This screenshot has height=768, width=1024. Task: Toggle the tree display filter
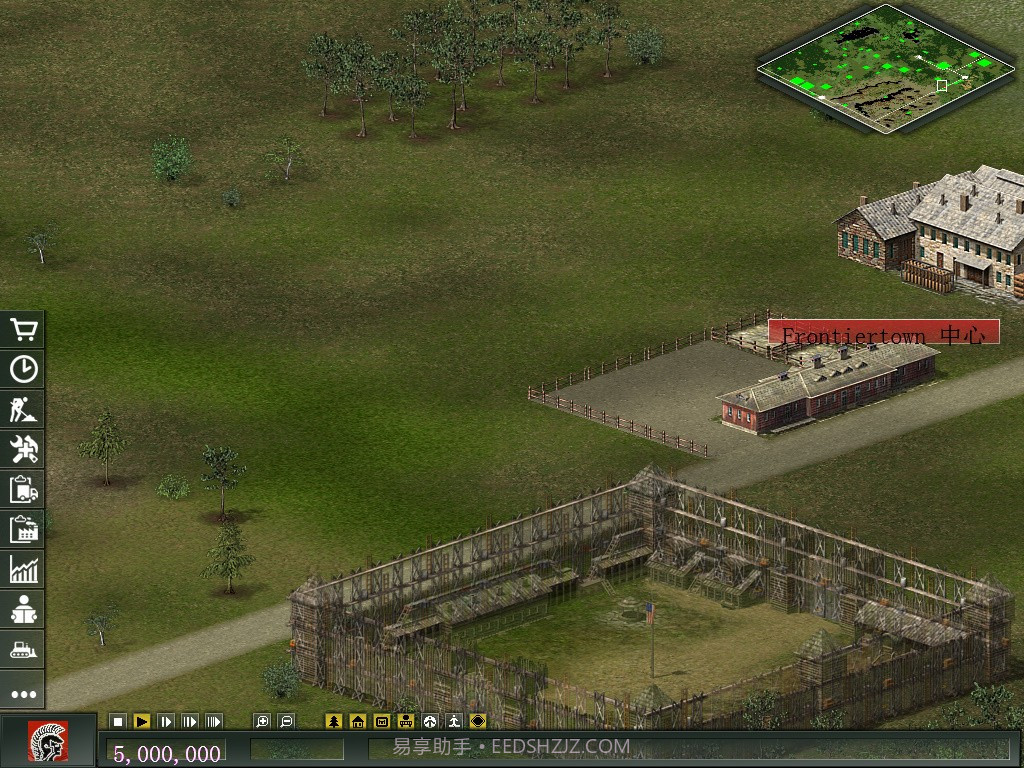(x=334, y=721)
